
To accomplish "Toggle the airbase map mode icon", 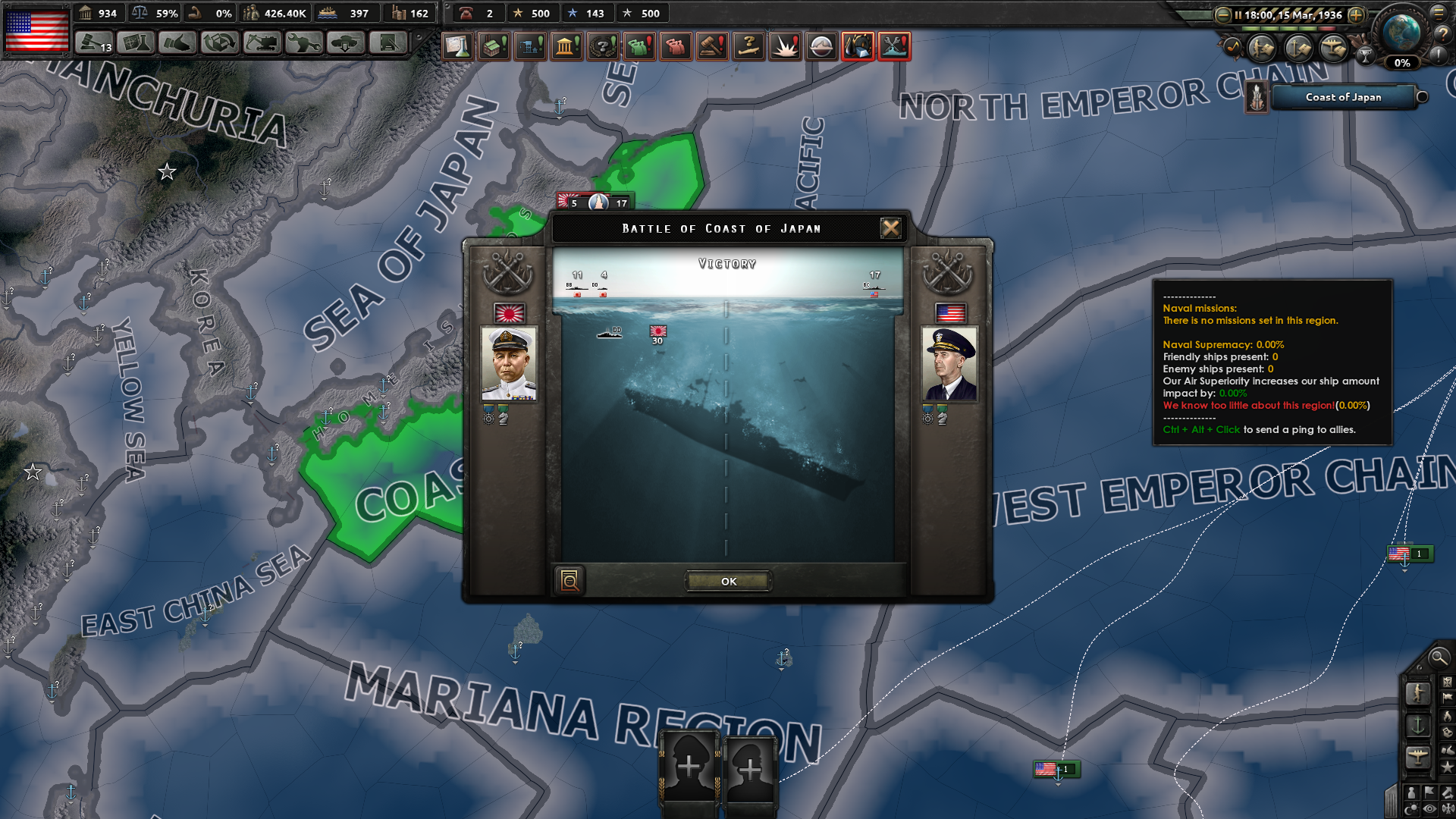I will coord(1419,755).
